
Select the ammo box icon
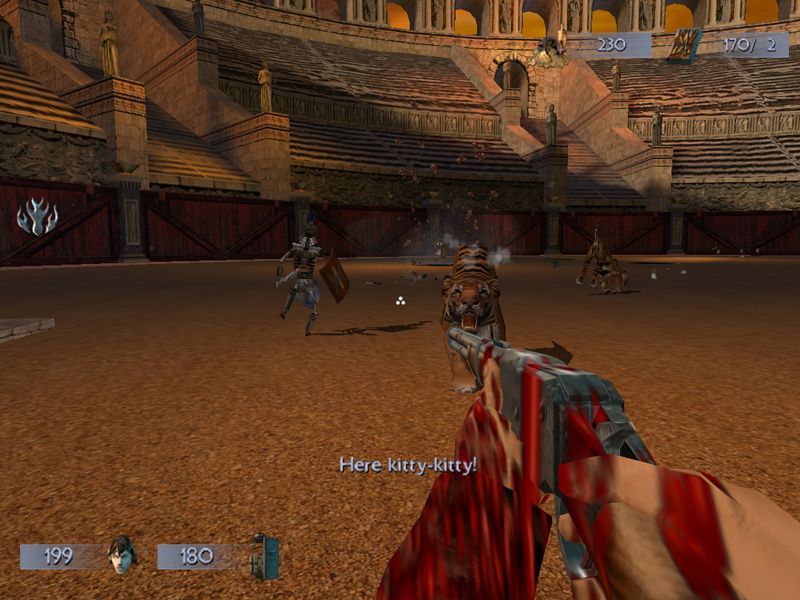[685, 44]
